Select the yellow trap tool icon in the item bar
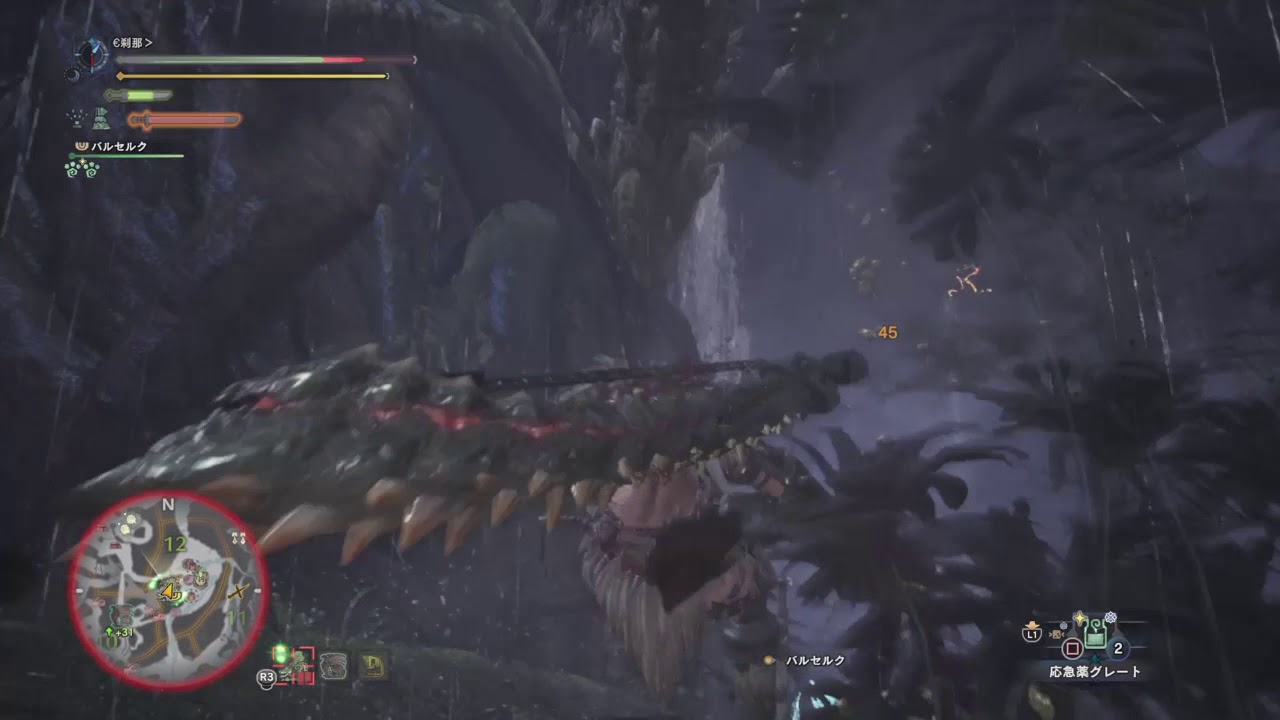The image size is (1280, 720). pos(372,665)
